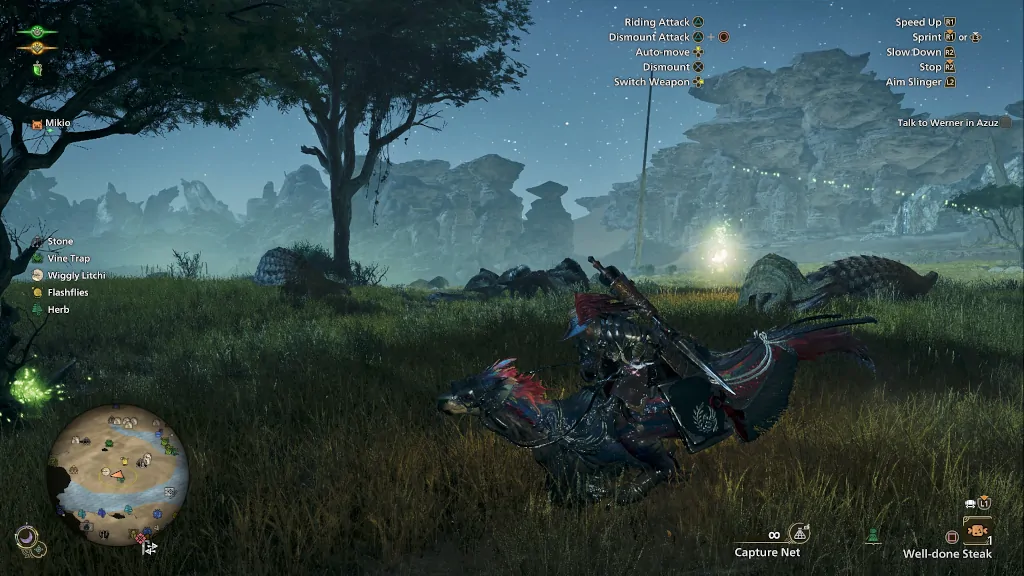This screenshot has width=1024, height=576.
Task: Select Wiggly Litchi entry
Action: pos(76,275)
